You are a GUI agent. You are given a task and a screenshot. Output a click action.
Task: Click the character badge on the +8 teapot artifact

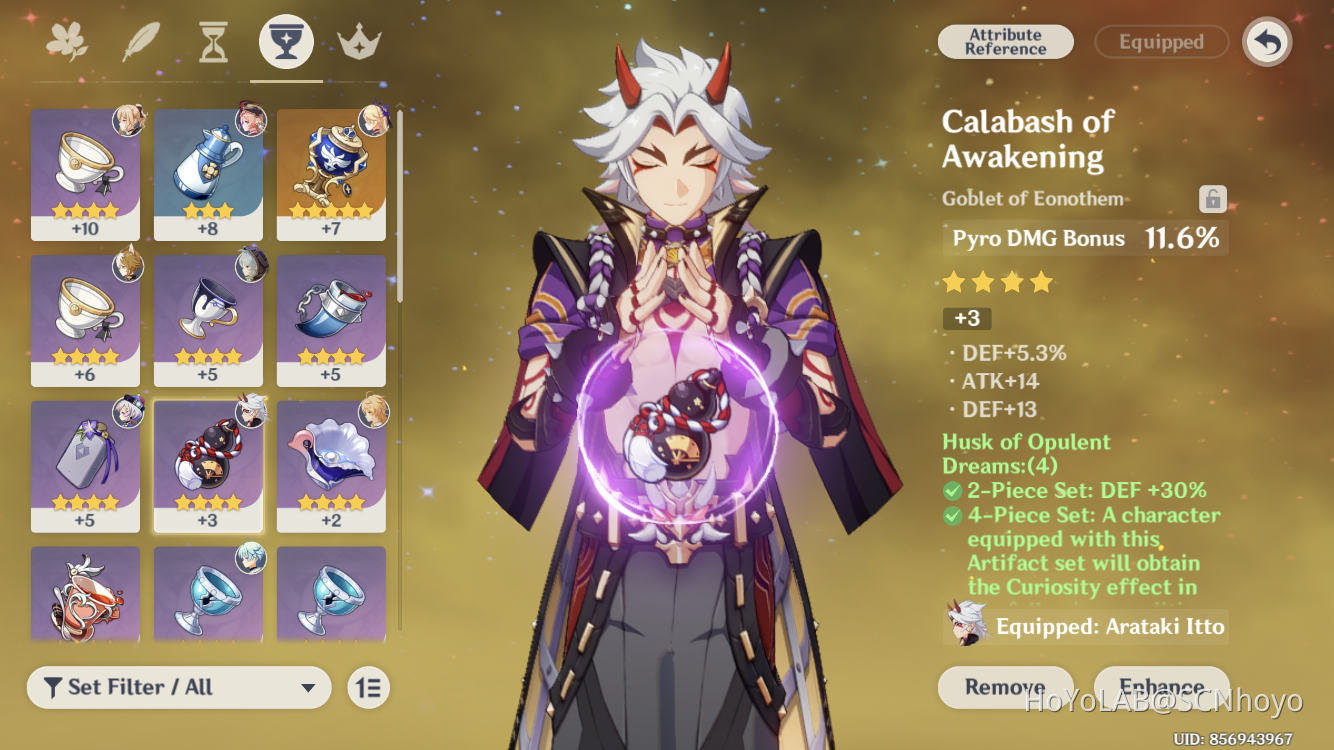click(x=250, y=120)
